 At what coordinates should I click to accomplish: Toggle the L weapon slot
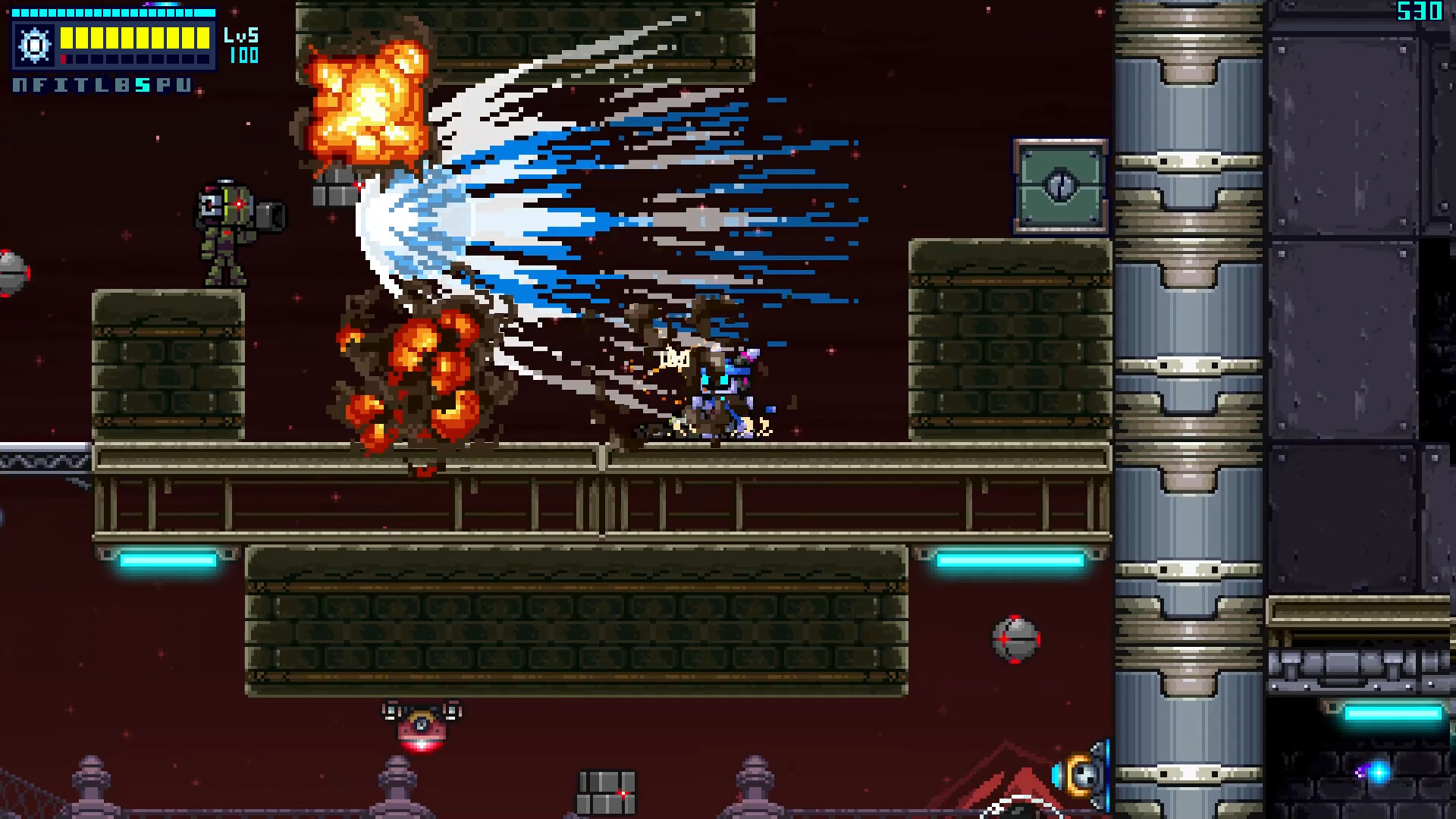[x=101, y=86]
